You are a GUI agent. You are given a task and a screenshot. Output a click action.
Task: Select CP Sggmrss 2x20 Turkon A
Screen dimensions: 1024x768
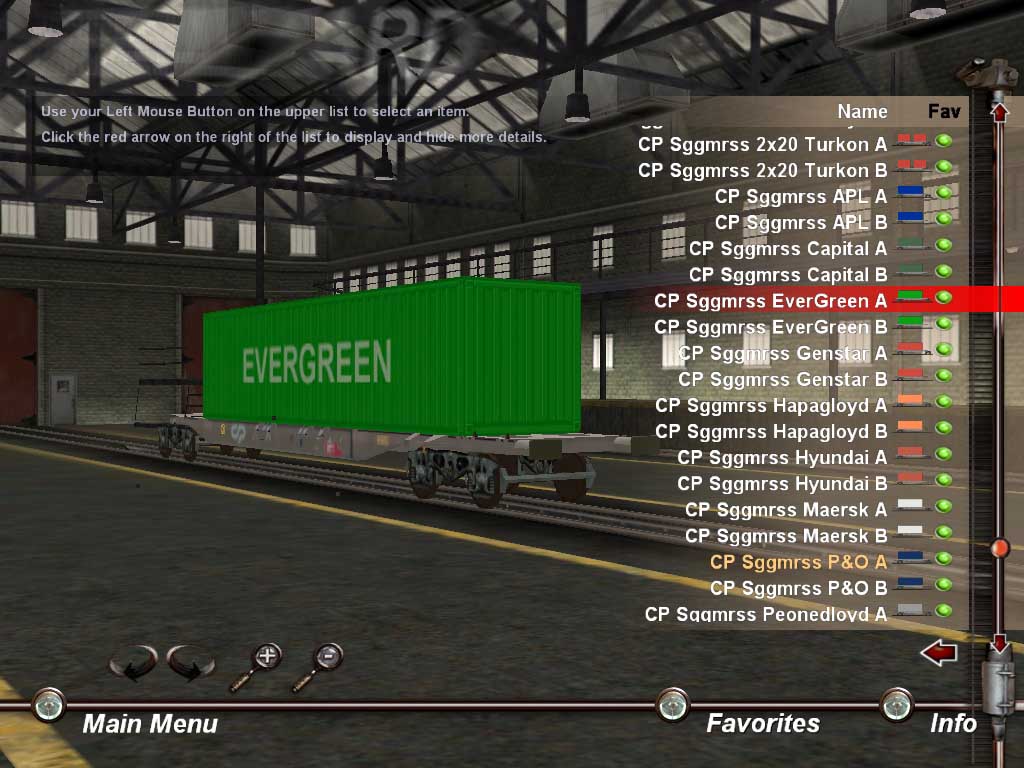(x=762, y=144)
